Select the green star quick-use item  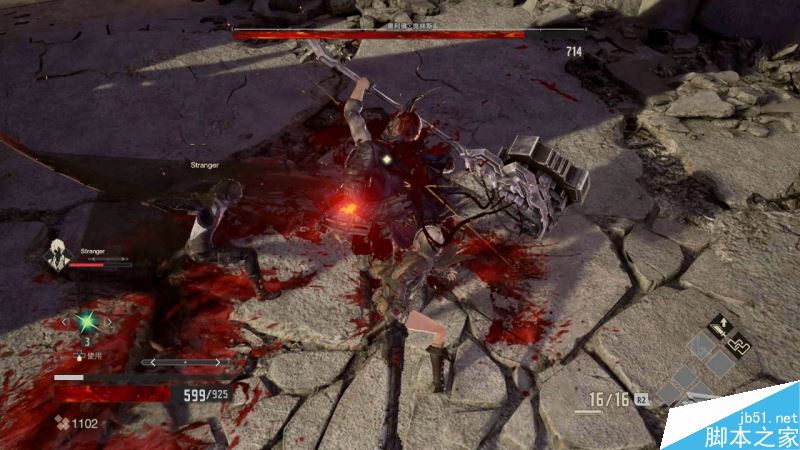click(x=87, y=322)
